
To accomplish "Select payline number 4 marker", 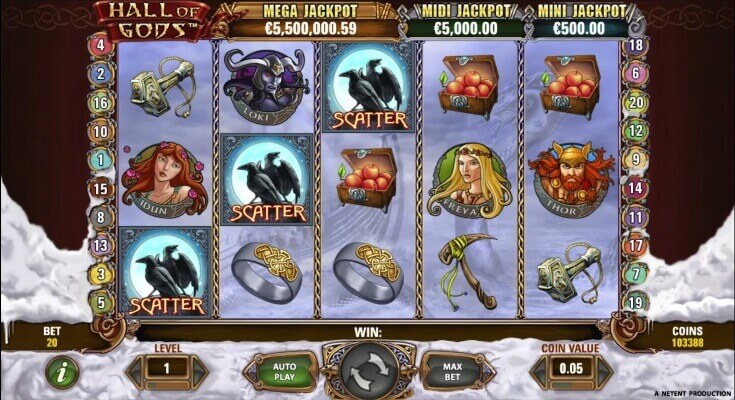I will [100, 45].
